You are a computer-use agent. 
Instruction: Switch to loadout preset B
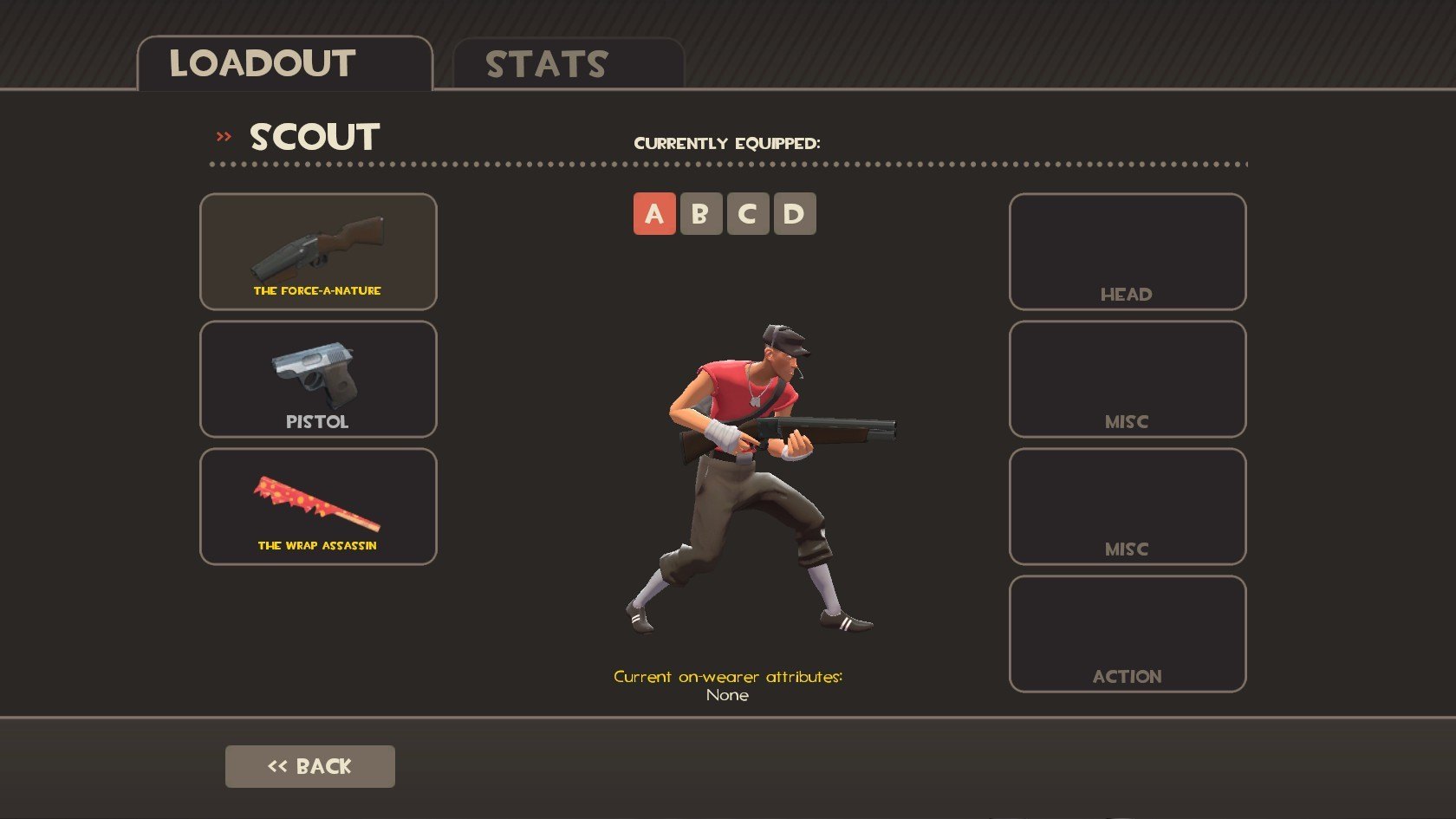point(701,214)
